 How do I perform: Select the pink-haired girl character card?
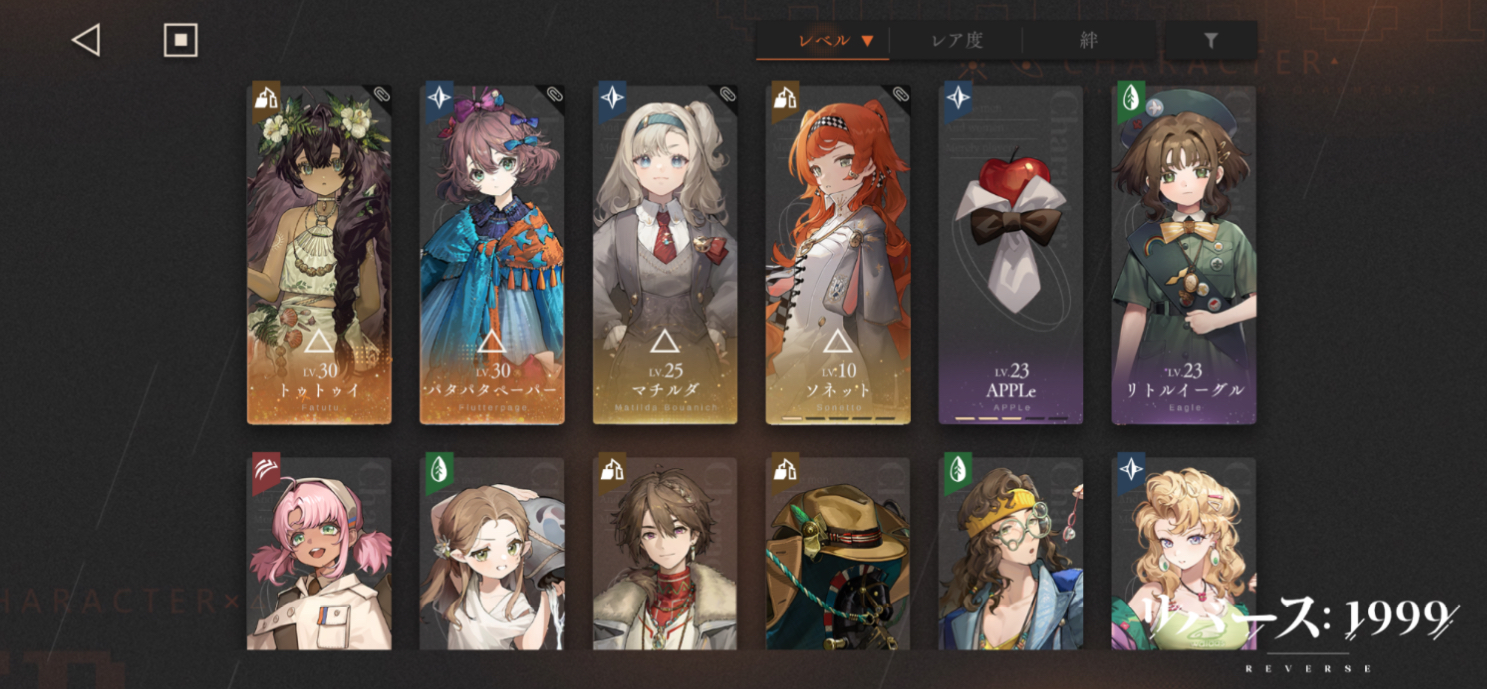tap(319, 553)
